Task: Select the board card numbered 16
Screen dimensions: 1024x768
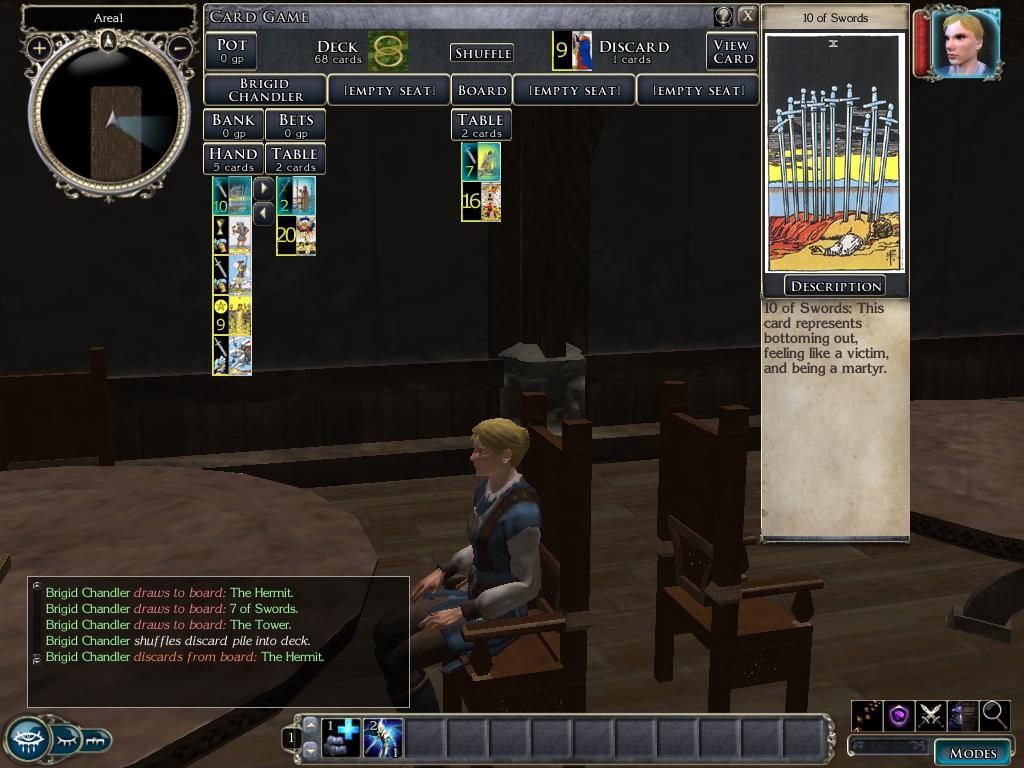Action: [480, 201]
